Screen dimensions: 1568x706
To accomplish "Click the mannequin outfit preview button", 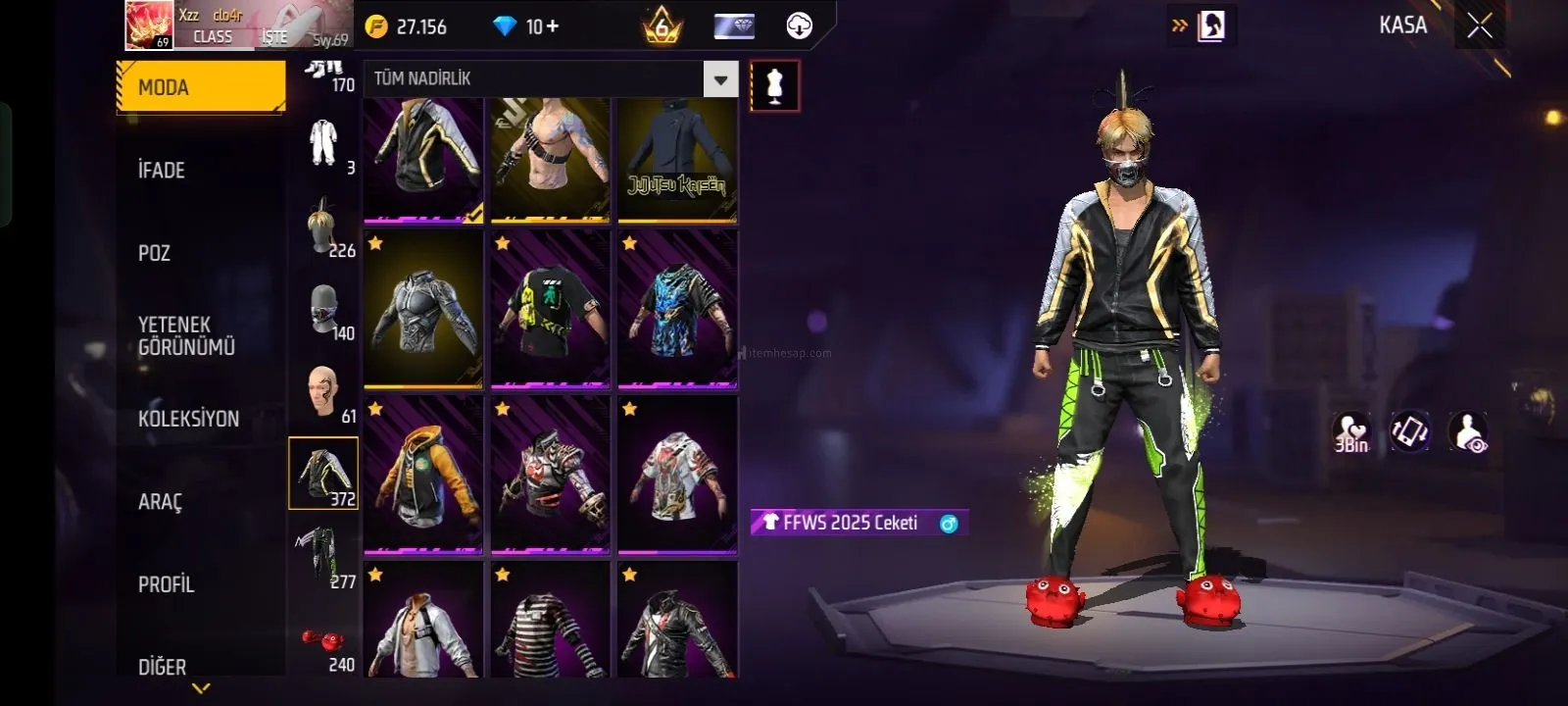I will (774, 85).
